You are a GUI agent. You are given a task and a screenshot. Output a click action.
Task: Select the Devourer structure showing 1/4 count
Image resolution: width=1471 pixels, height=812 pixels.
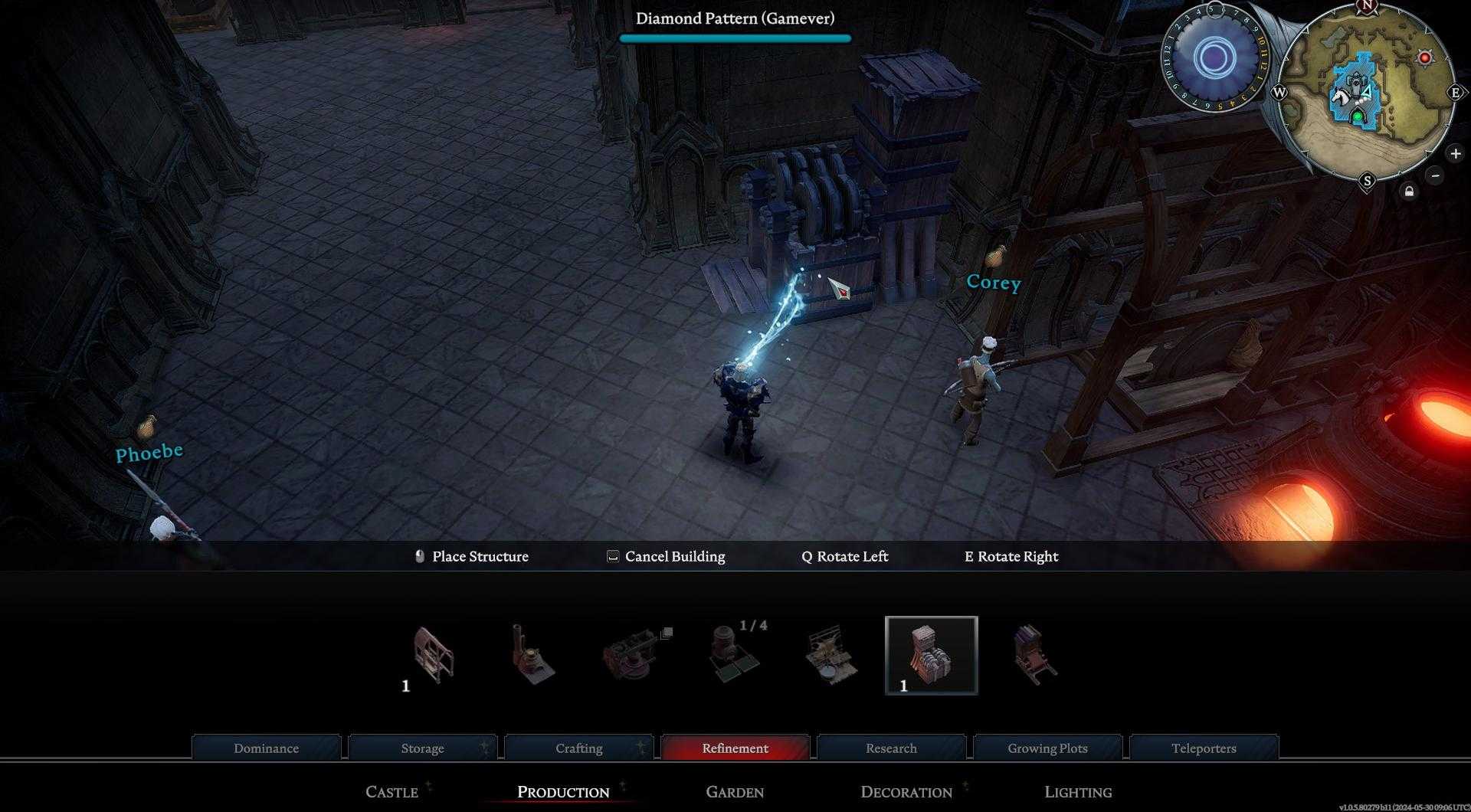coord(728,659)
